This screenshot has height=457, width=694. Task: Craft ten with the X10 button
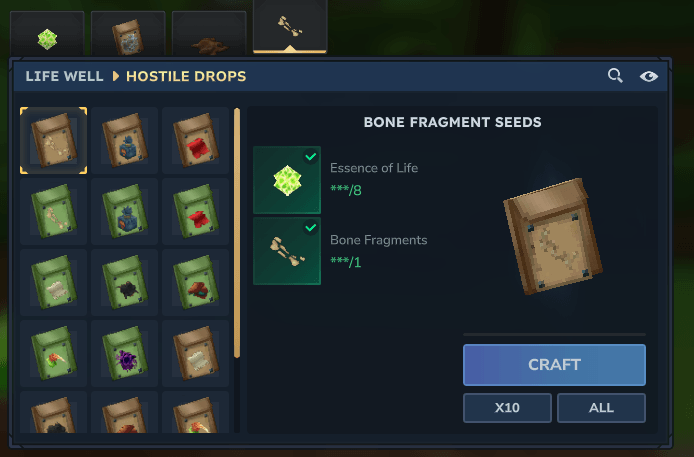(x=506, y=408)
